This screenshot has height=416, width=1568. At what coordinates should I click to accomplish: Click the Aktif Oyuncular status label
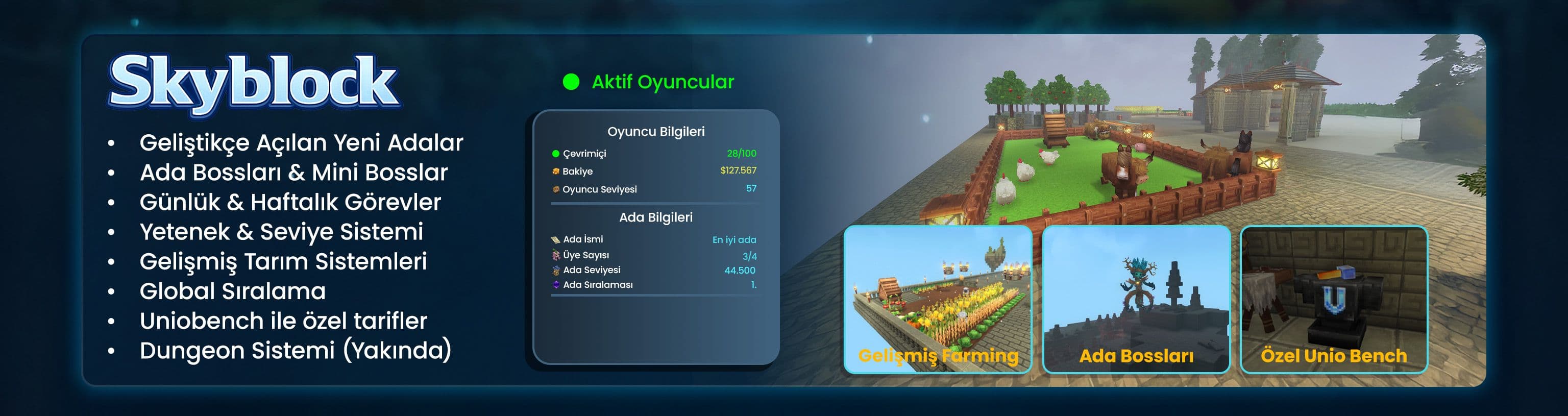pos(662,82)
